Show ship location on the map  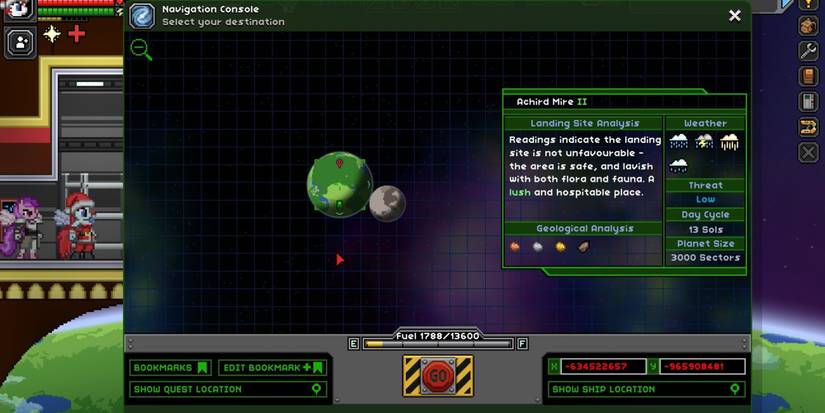click(647, 389)
